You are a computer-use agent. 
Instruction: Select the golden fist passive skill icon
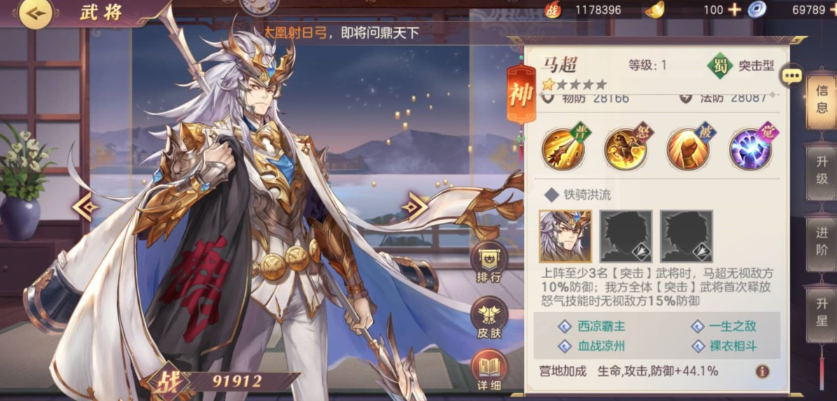coord(687,149)
